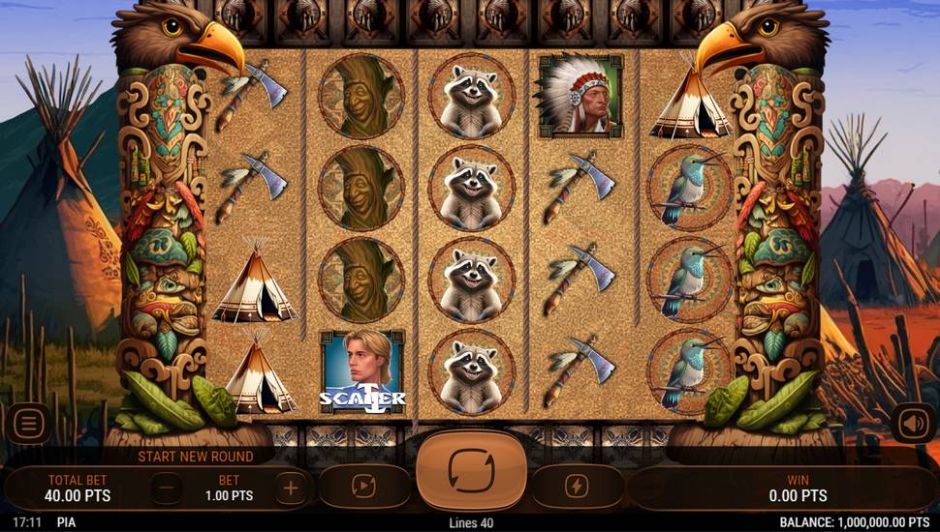
Task: Increase the bet with the plus button
Action: click(x=291, y=488)
